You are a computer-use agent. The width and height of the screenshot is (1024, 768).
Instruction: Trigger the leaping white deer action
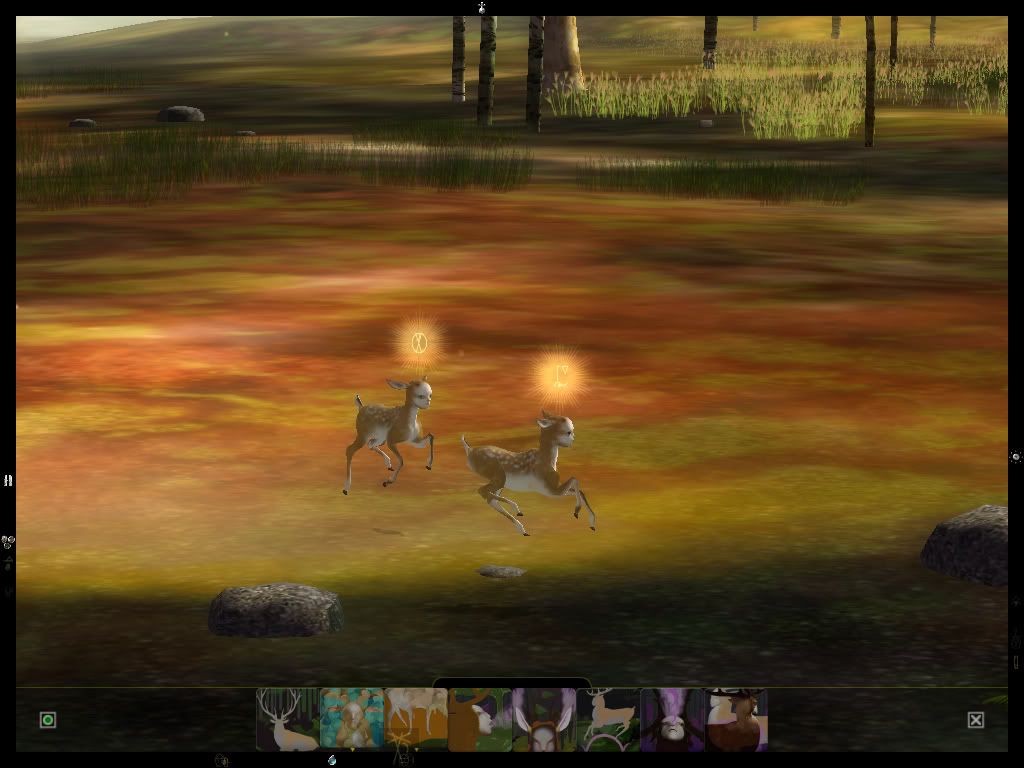click(607, 719)
